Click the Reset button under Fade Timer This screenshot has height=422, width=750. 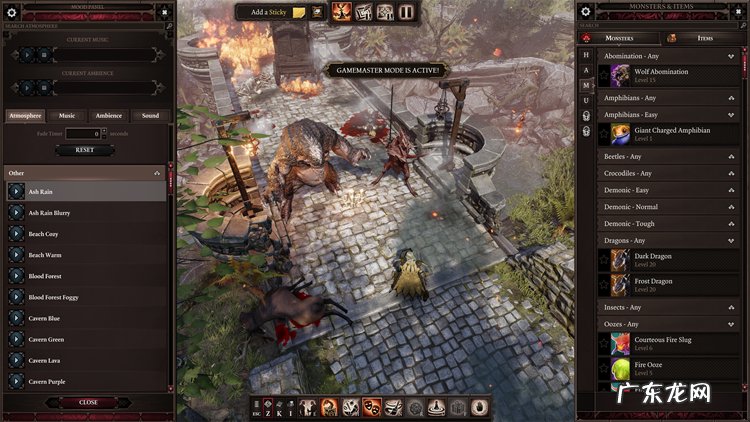85,150
